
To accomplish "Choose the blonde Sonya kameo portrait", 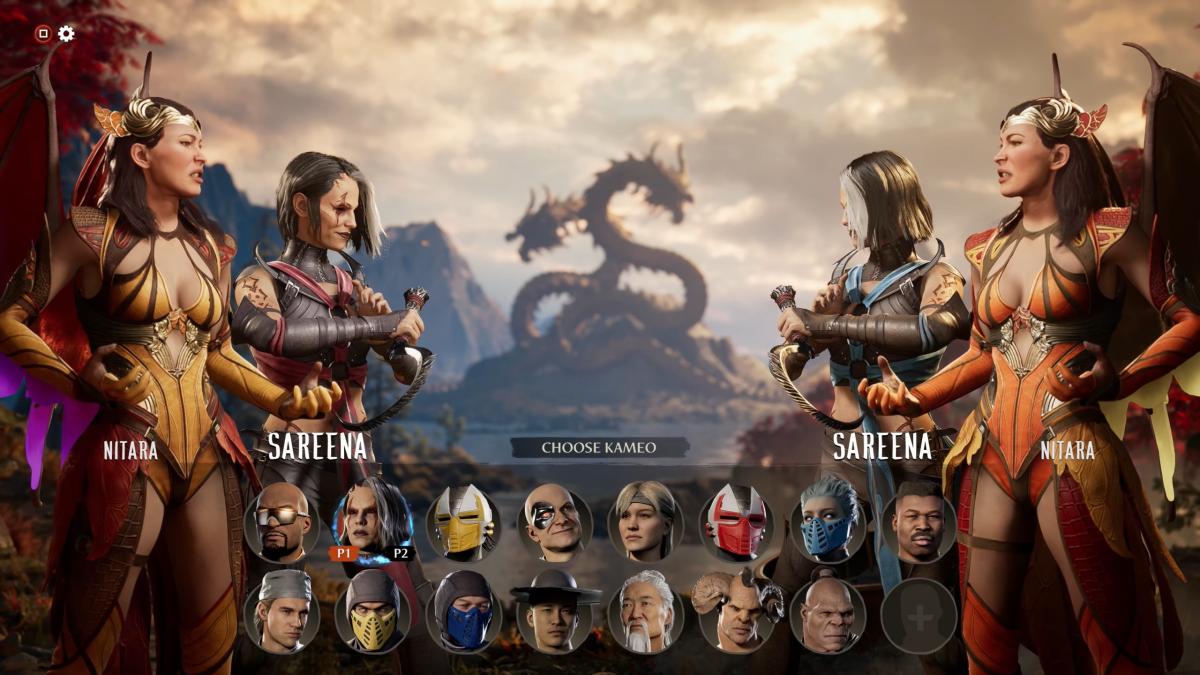I will pyautogui.click(x=646, y=522).
